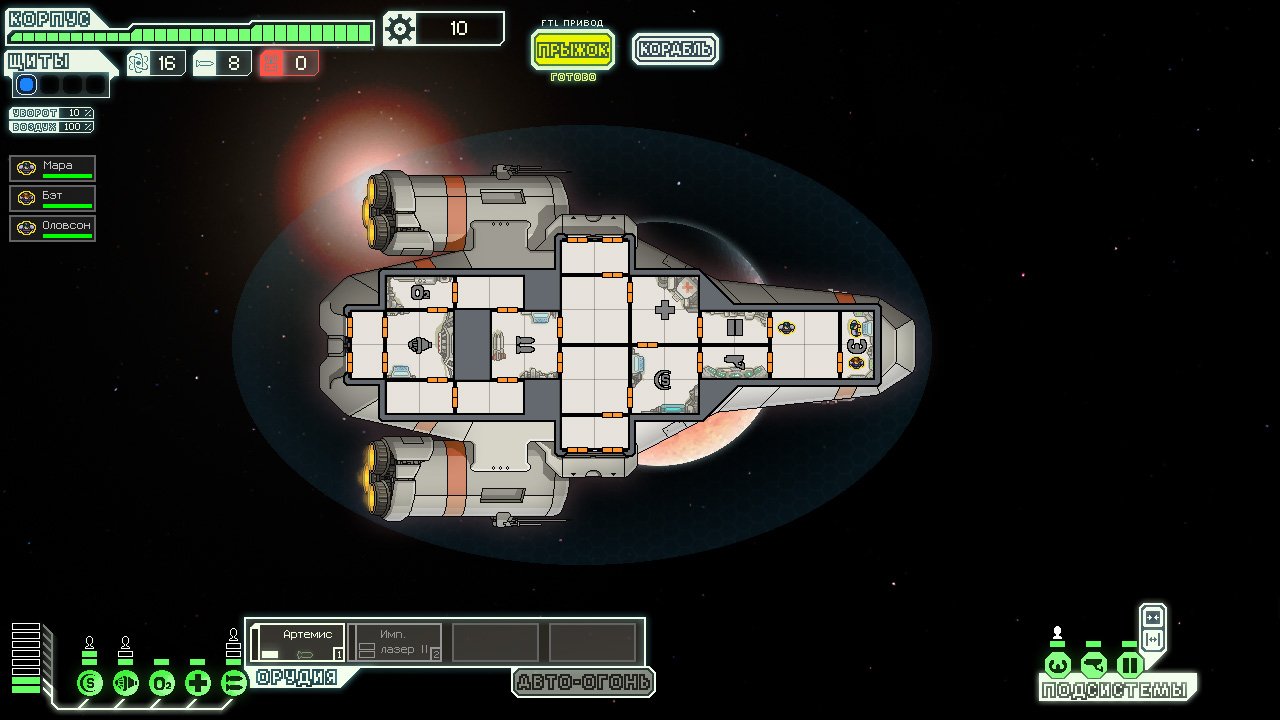Click the open all doors control
1280x720 pixels.
pyautogui.click(x=1153, y=639)
